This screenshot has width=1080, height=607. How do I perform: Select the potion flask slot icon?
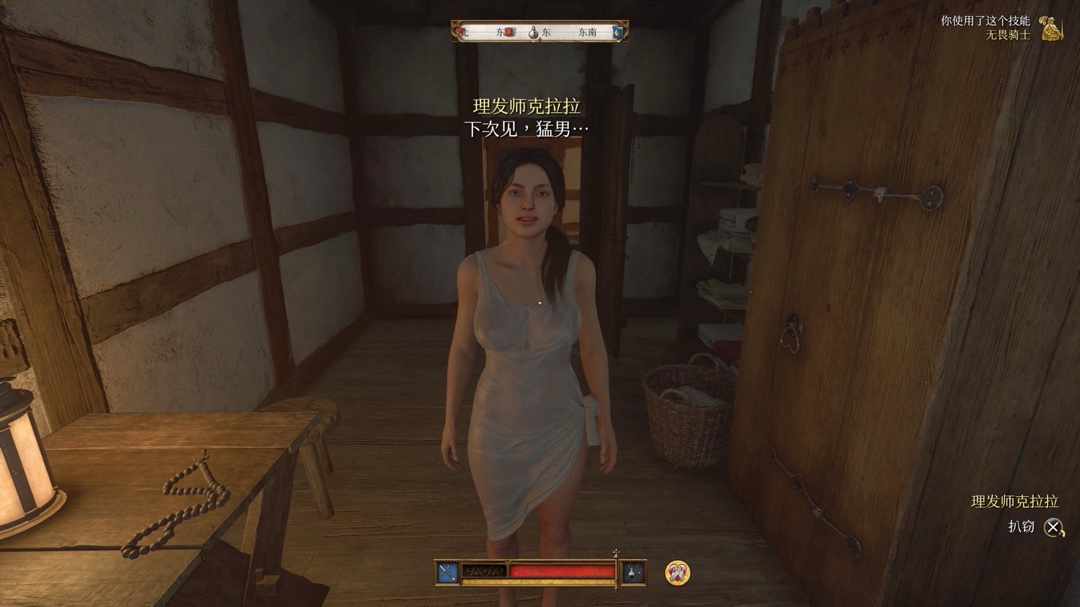click(633, 572)
